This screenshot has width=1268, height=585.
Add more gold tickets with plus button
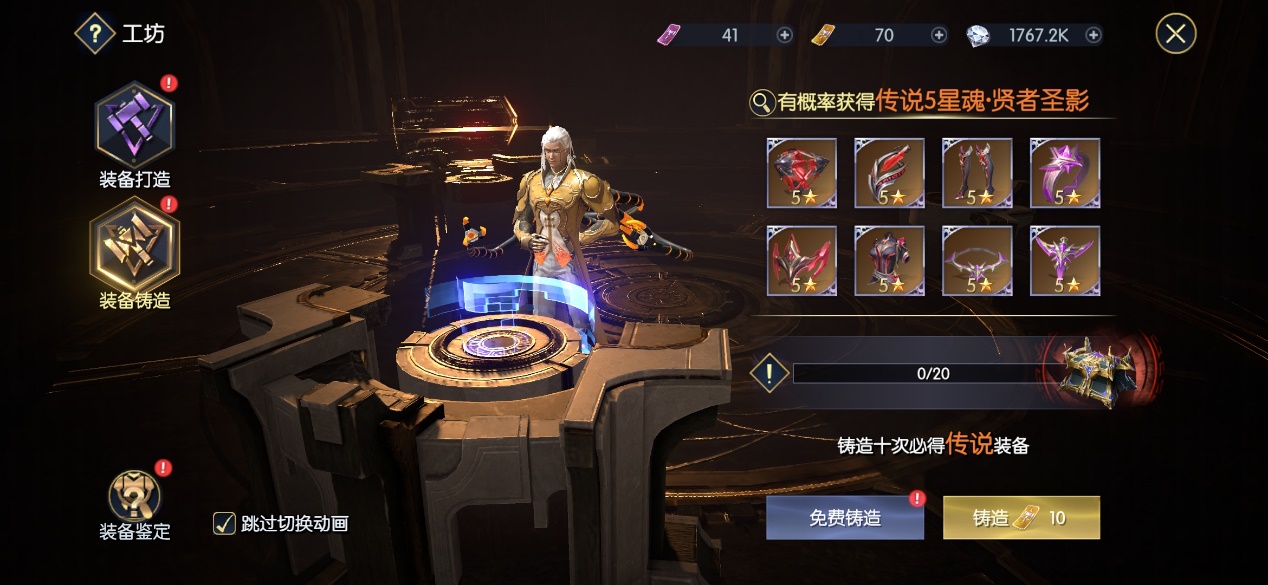tap(939, 35)
